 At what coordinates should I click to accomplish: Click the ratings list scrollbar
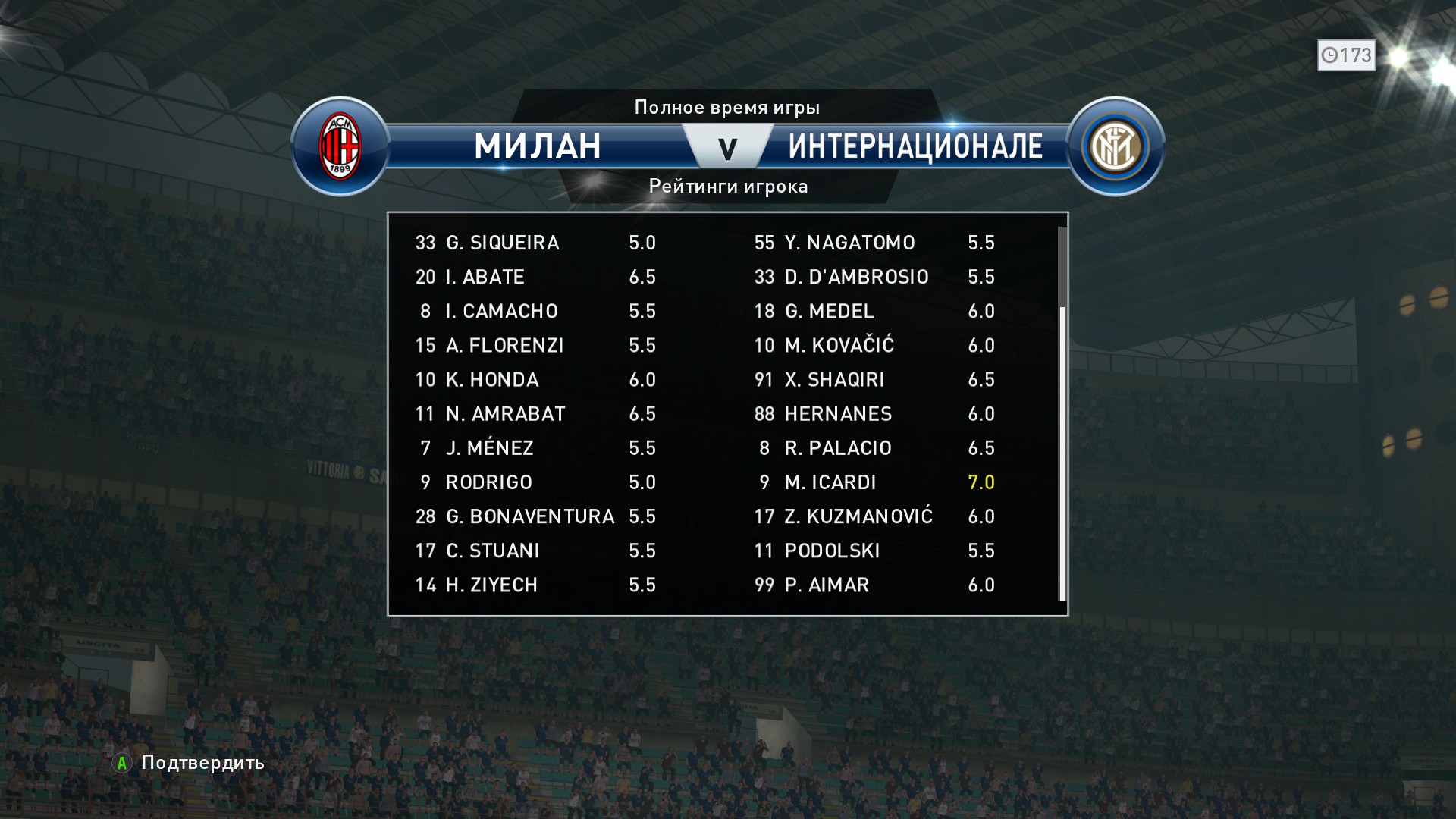[1062, 453]
